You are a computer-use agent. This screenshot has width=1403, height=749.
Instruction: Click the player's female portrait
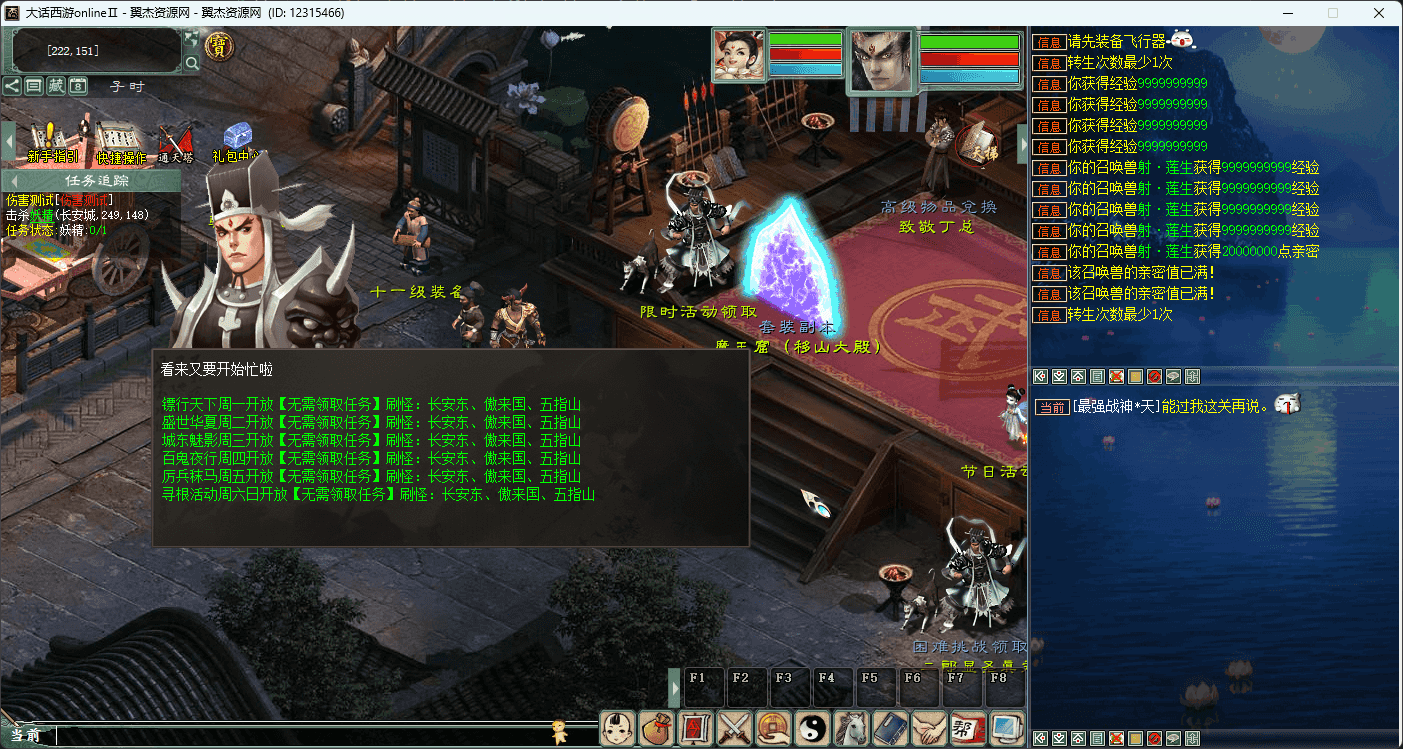[739, 54]
